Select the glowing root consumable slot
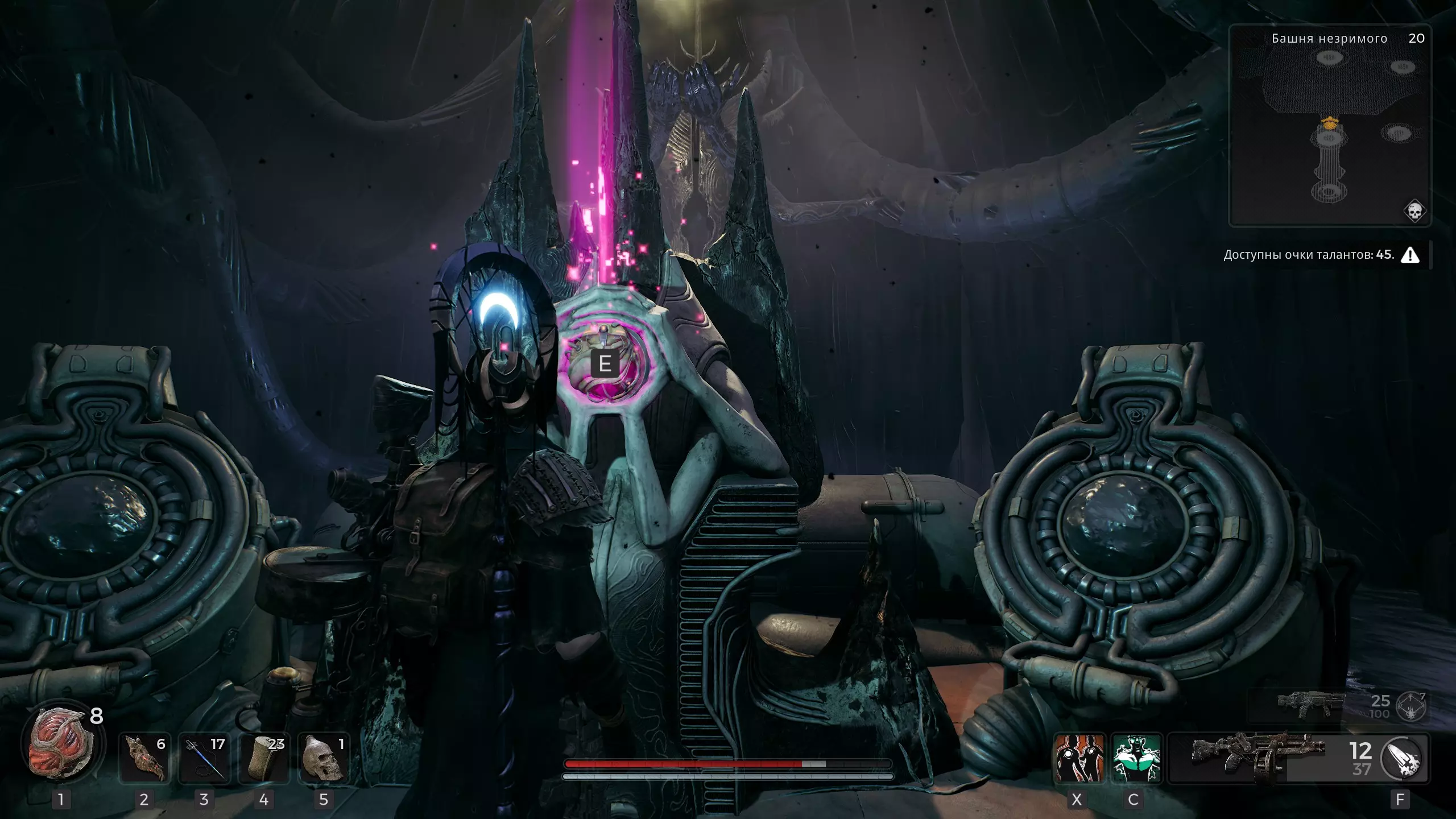The width and height of the screenshot is (1456, 819). 144,759
